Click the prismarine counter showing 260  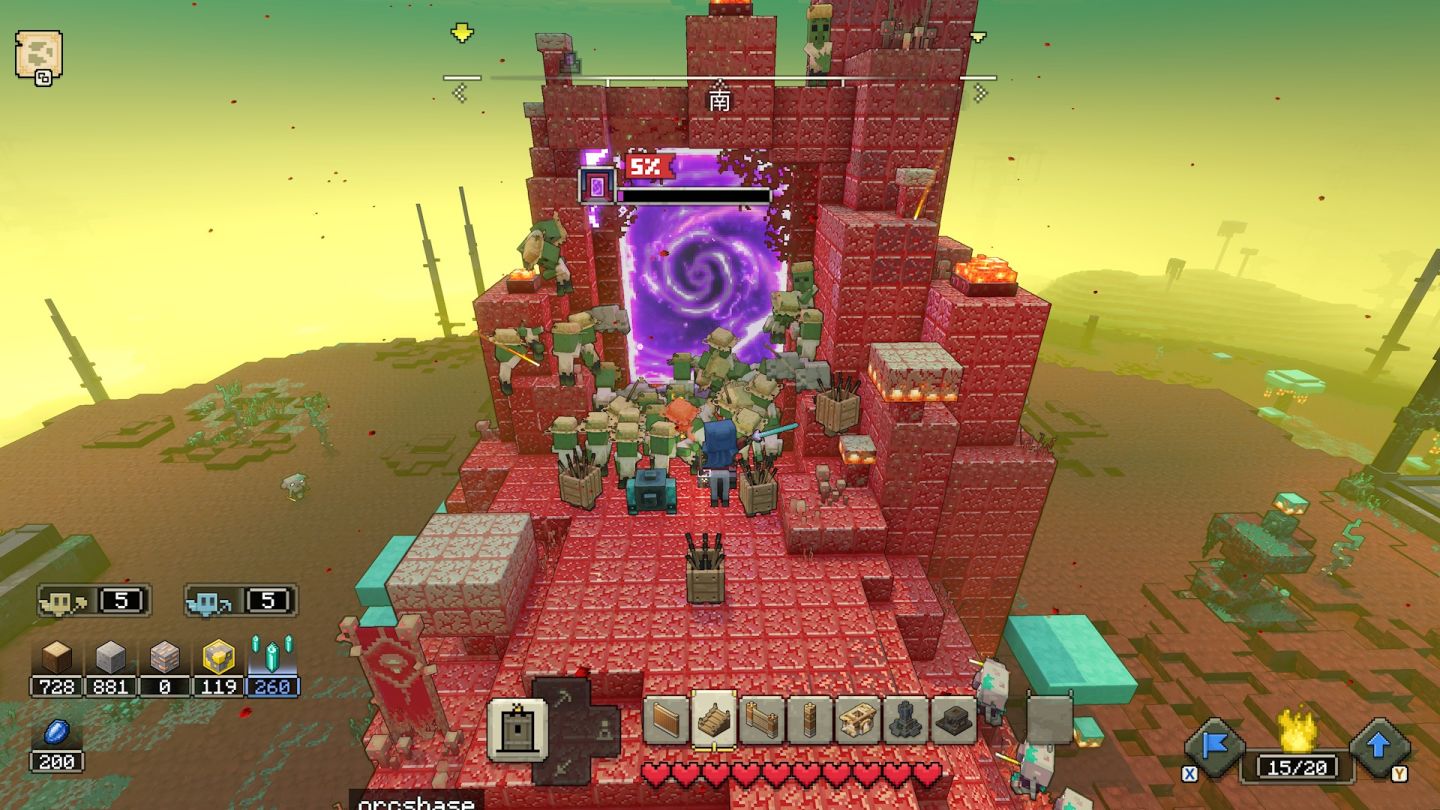(271, 687)
